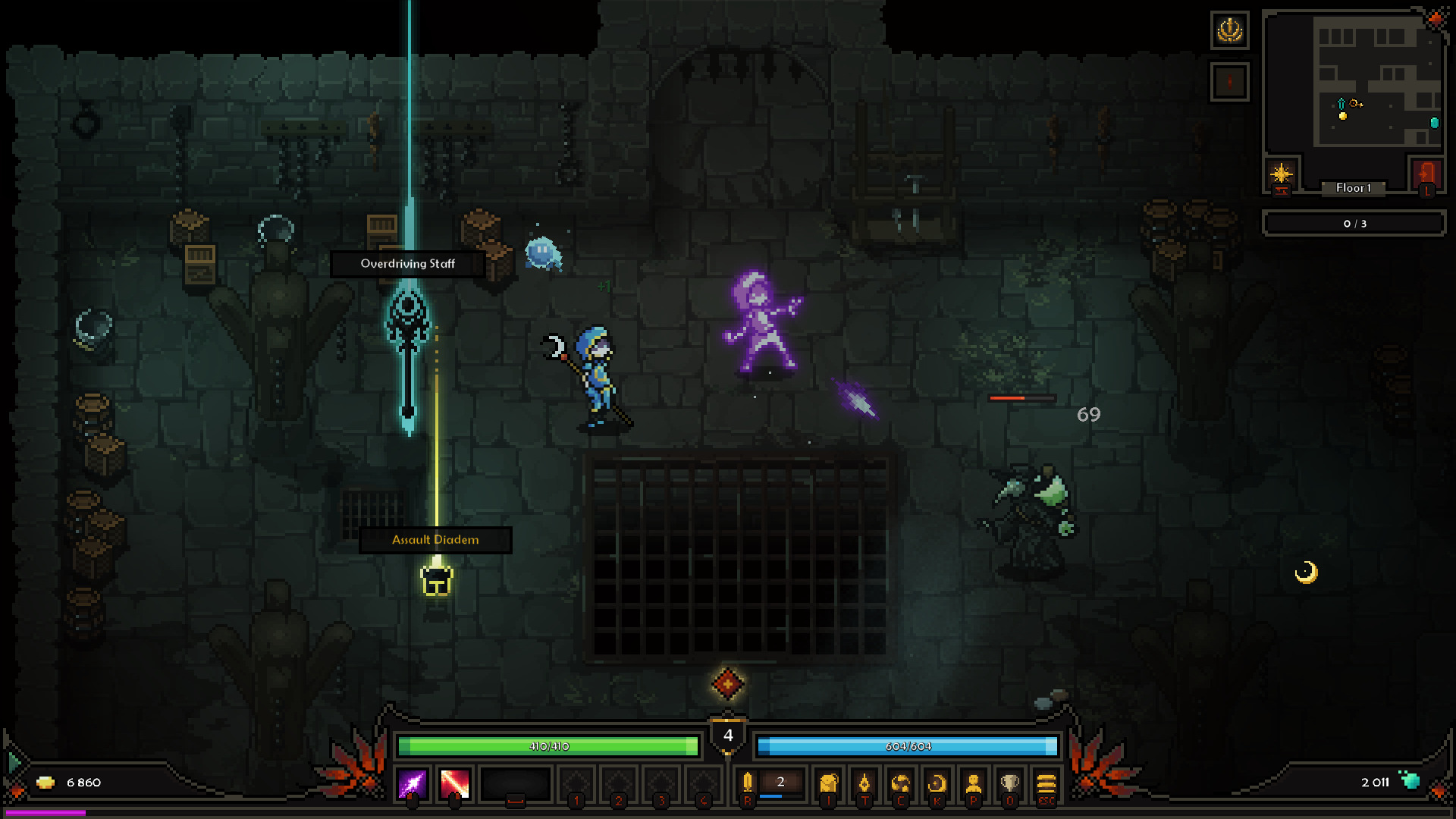Click the spacebar ability slot
Screen dimensions: 1456x819
(516, 786)
